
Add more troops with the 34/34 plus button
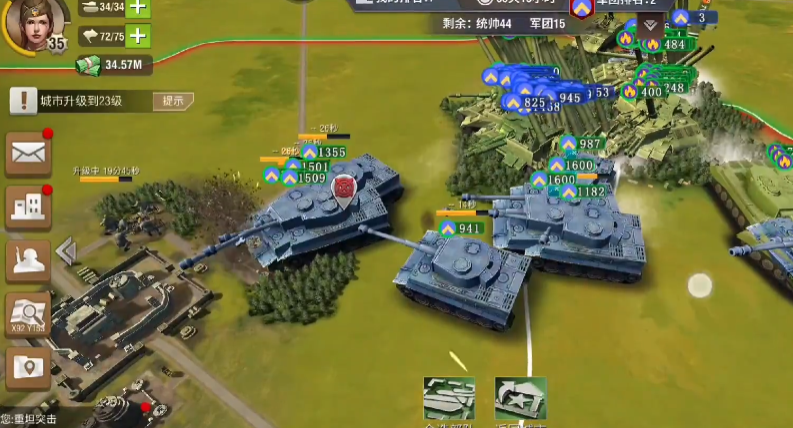[x=137, y=8]
